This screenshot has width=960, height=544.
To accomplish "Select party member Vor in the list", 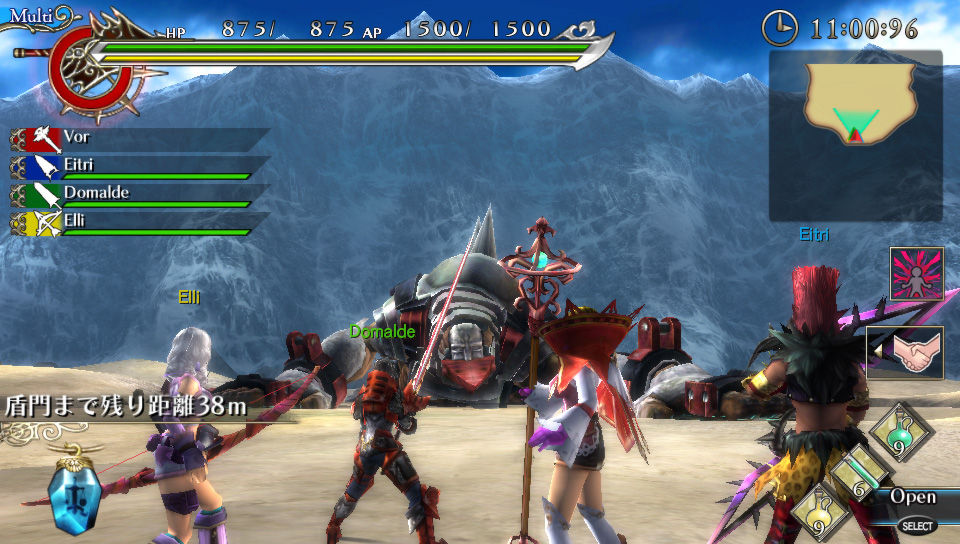I will click(x=140, y=139).
